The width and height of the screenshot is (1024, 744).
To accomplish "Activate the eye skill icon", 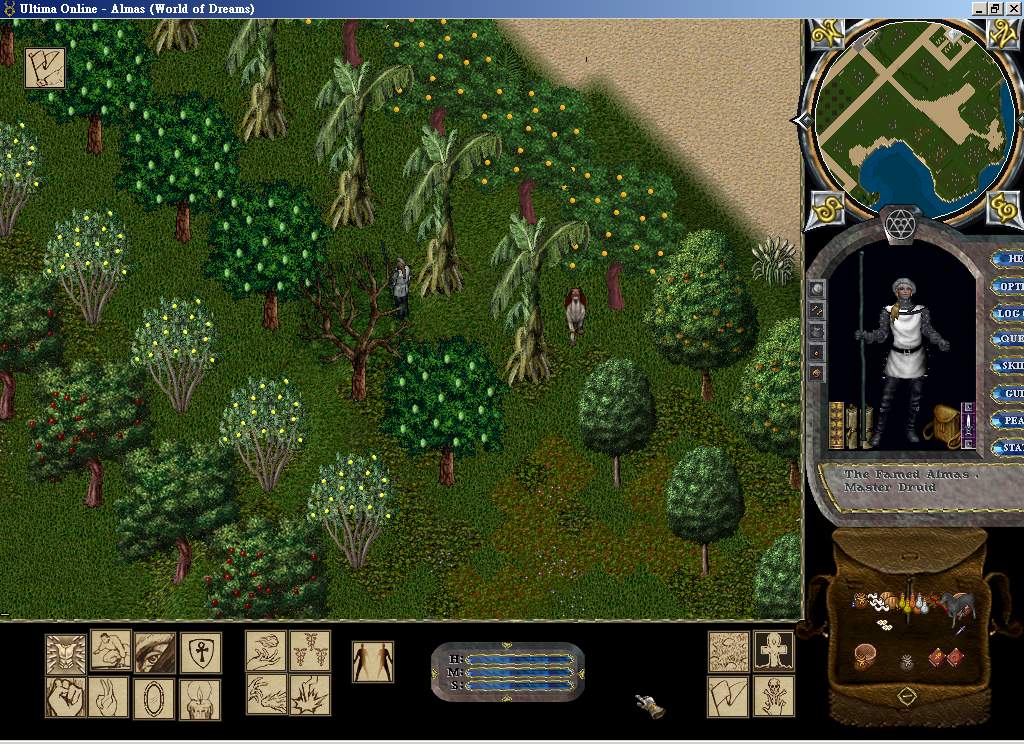I will pos(155,652).
